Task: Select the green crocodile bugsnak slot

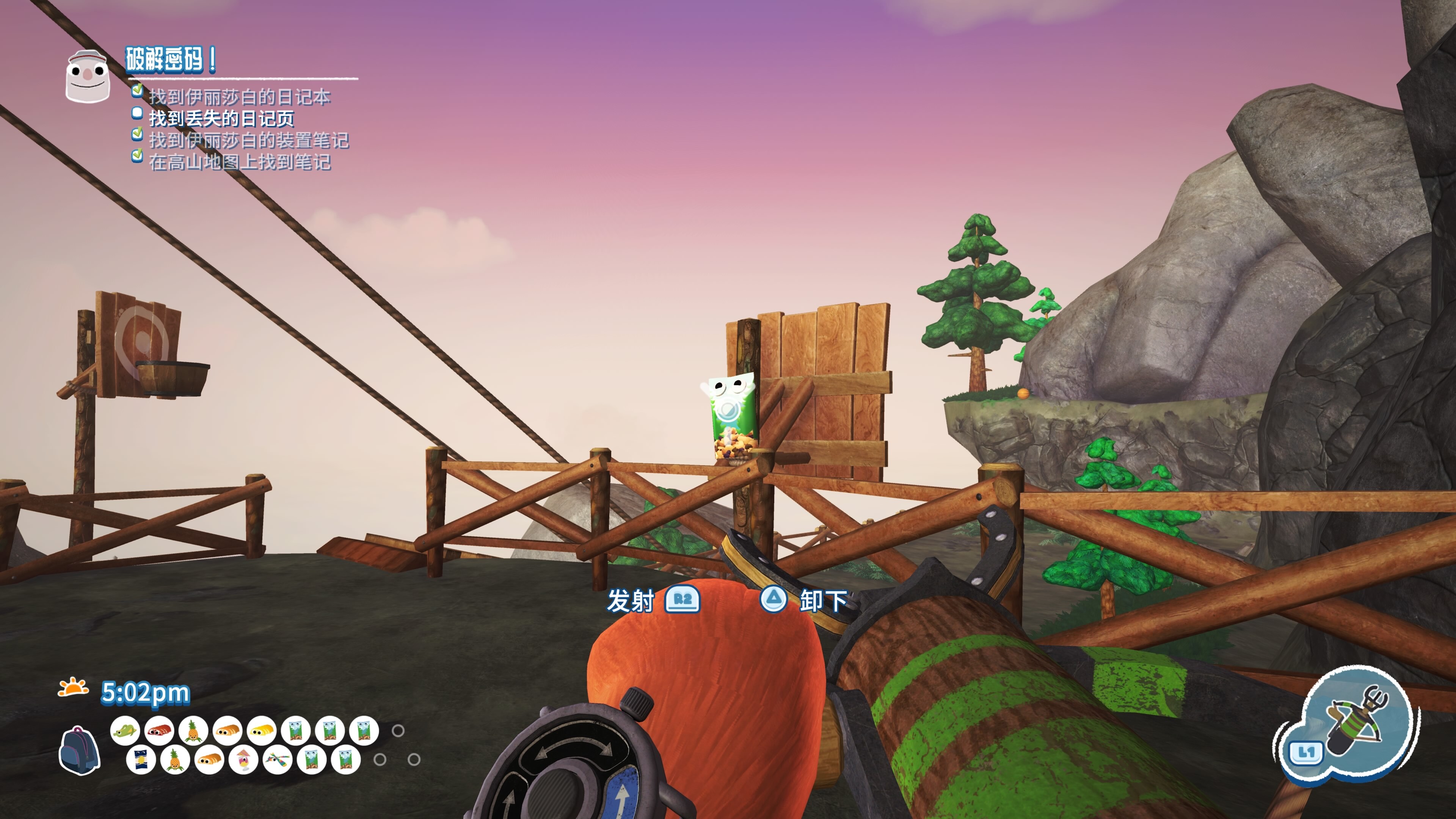Action: pos(125,730)
